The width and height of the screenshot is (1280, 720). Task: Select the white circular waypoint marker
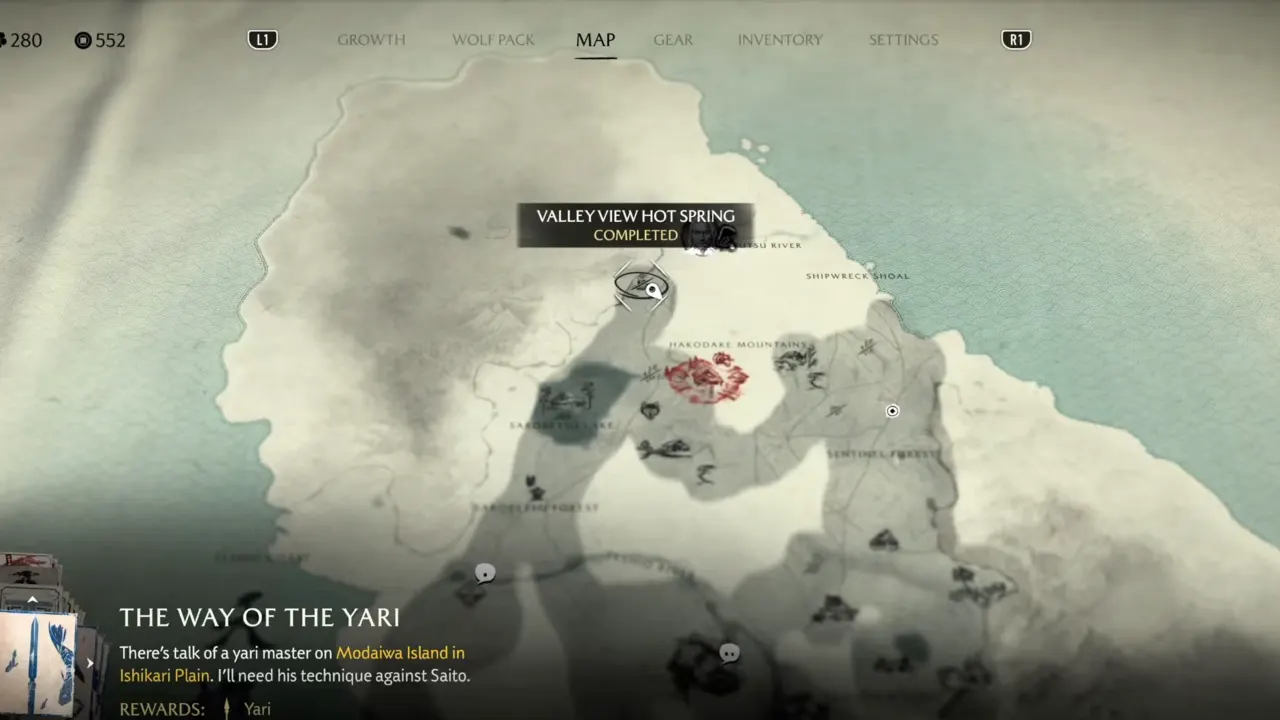(892, 411)
